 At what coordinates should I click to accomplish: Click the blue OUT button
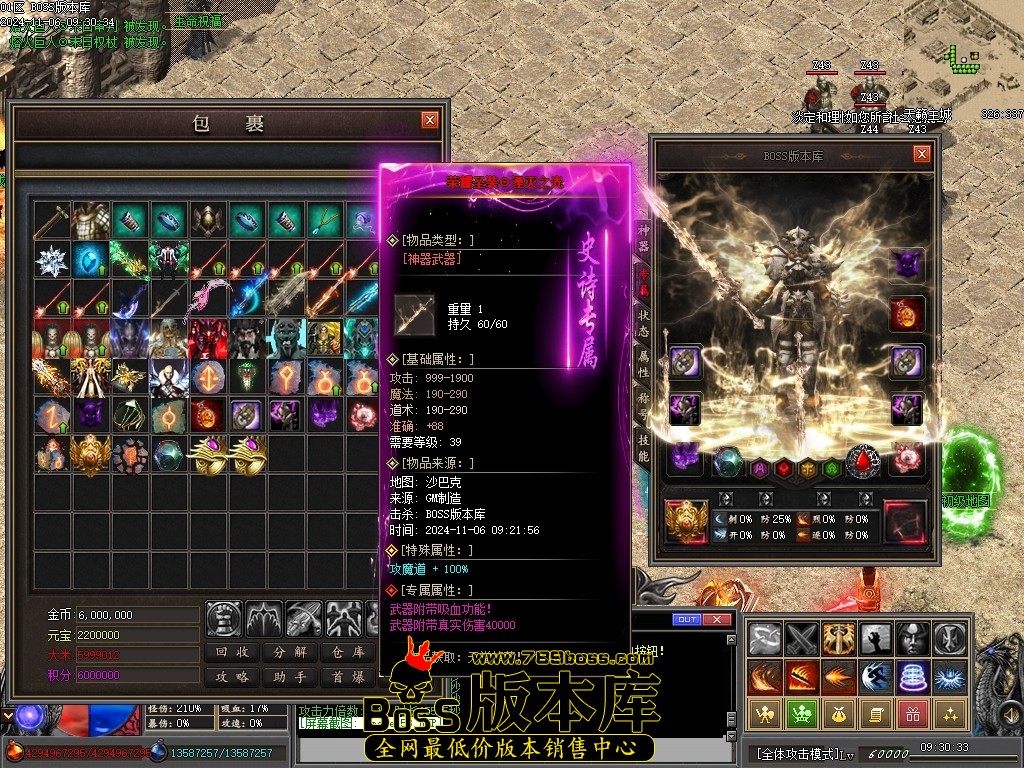tap(686, 620)
